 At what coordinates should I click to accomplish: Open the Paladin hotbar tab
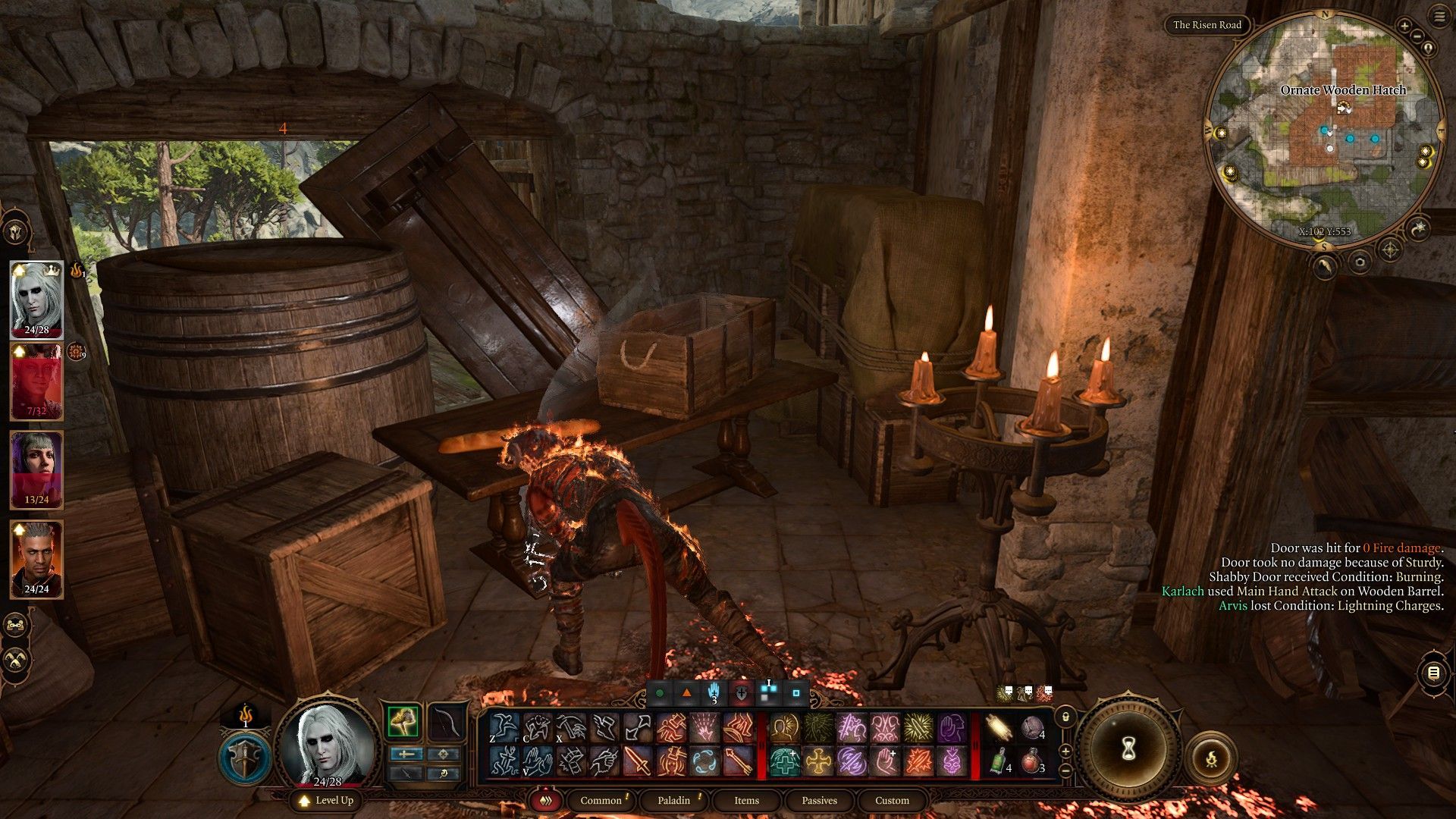[673, 800]
